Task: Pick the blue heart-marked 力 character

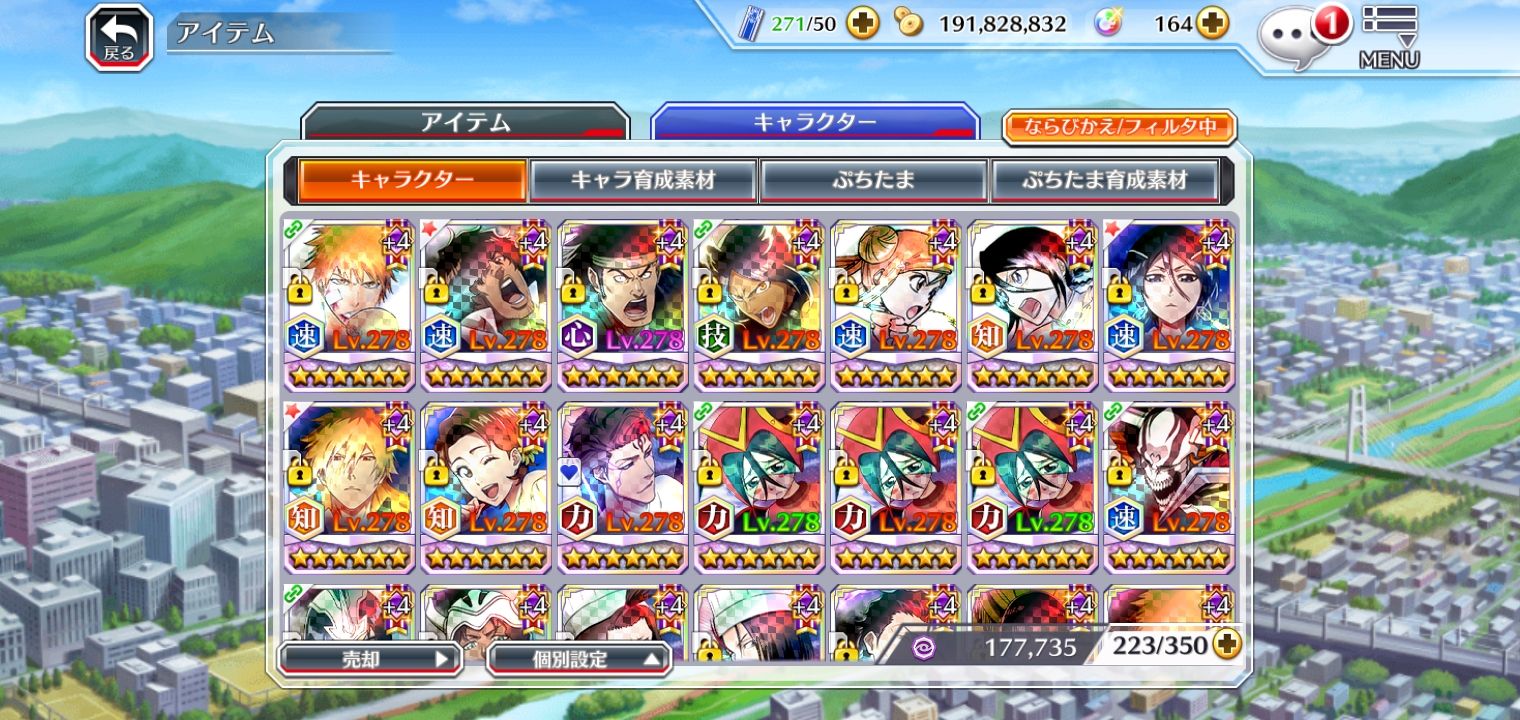Action: pos(622,486)
